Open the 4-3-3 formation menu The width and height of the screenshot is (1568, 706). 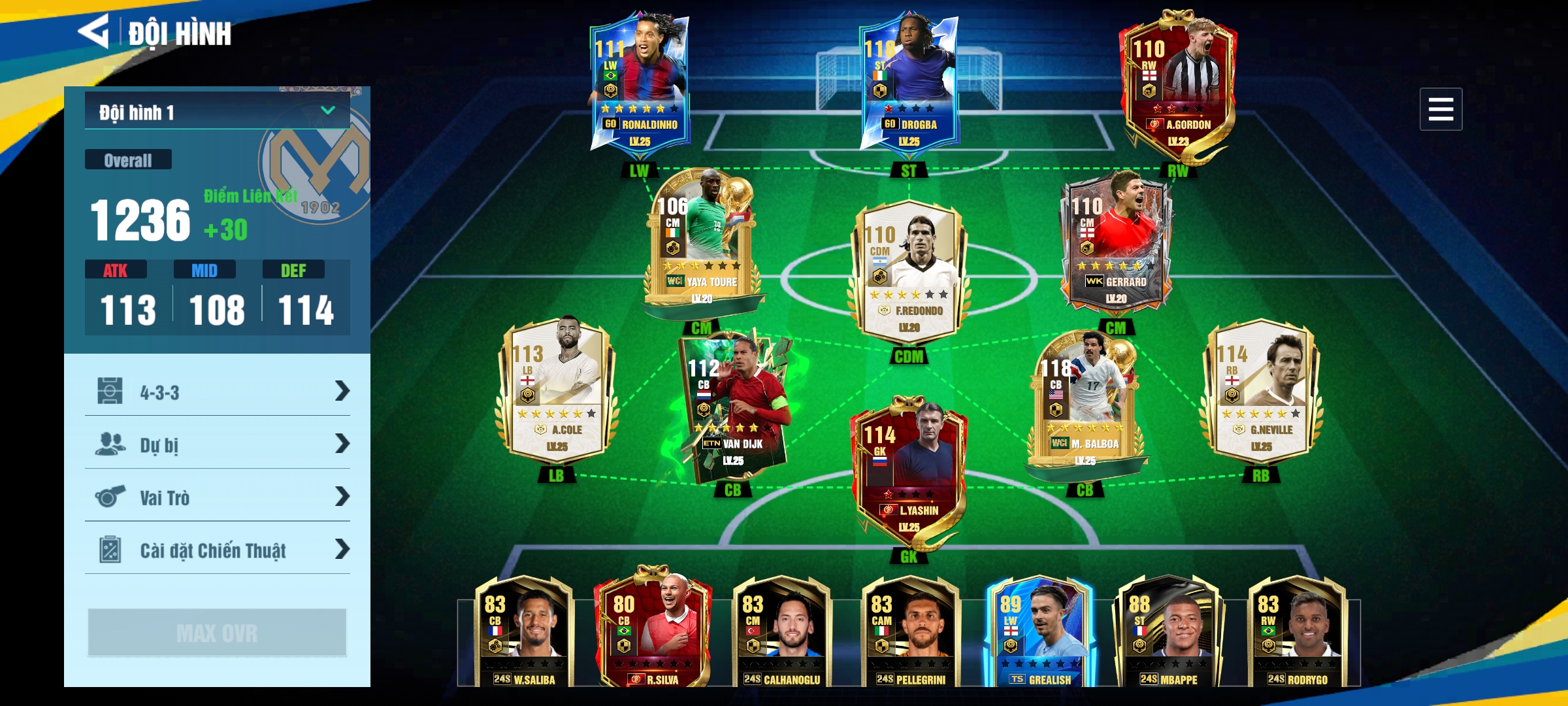217,392
